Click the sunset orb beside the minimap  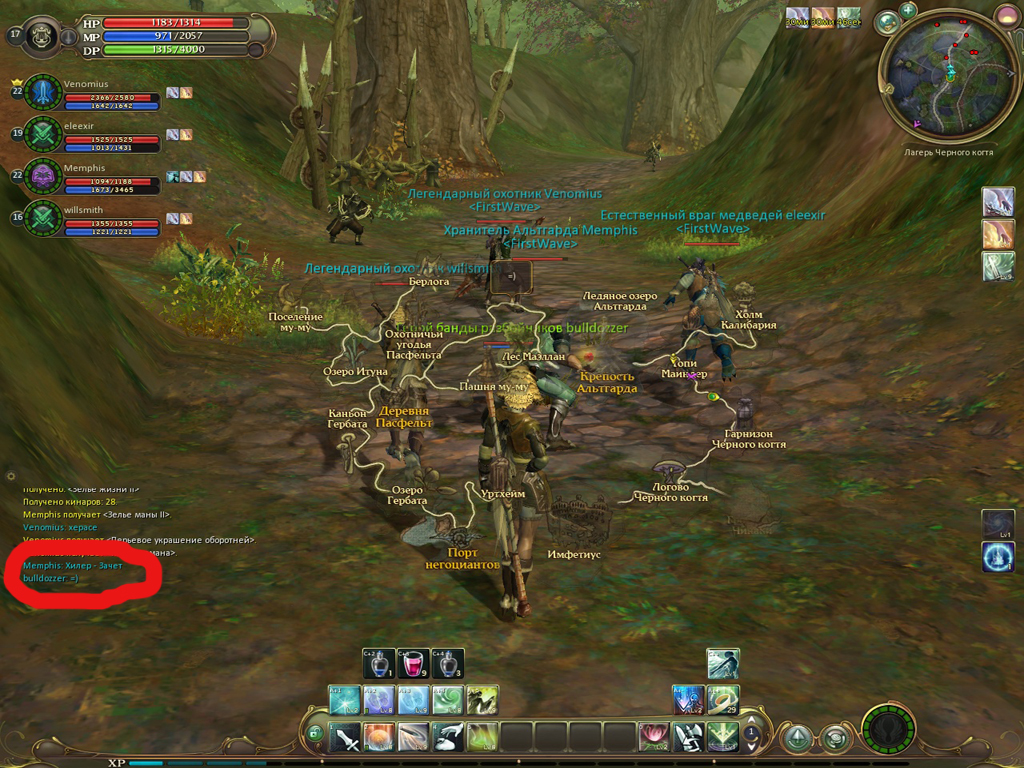[x=1007, y=16]
